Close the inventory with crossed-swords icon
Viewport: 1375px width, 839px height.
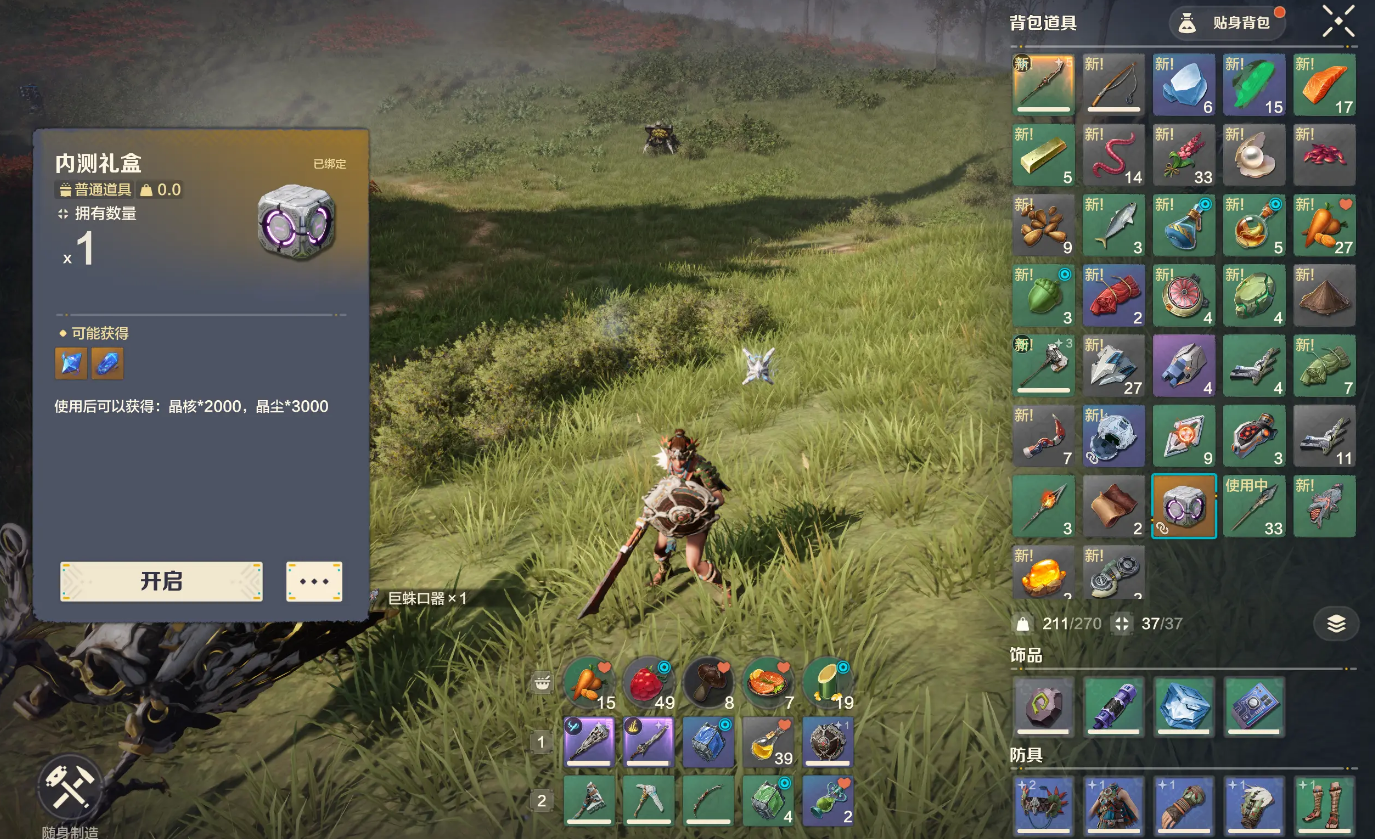click(1338, 21)
